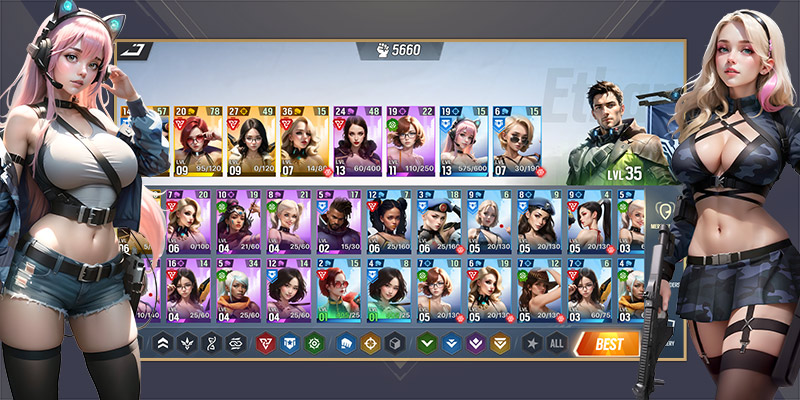
Task: Filter by the blue chevron rarity
Action: (451, 344)
